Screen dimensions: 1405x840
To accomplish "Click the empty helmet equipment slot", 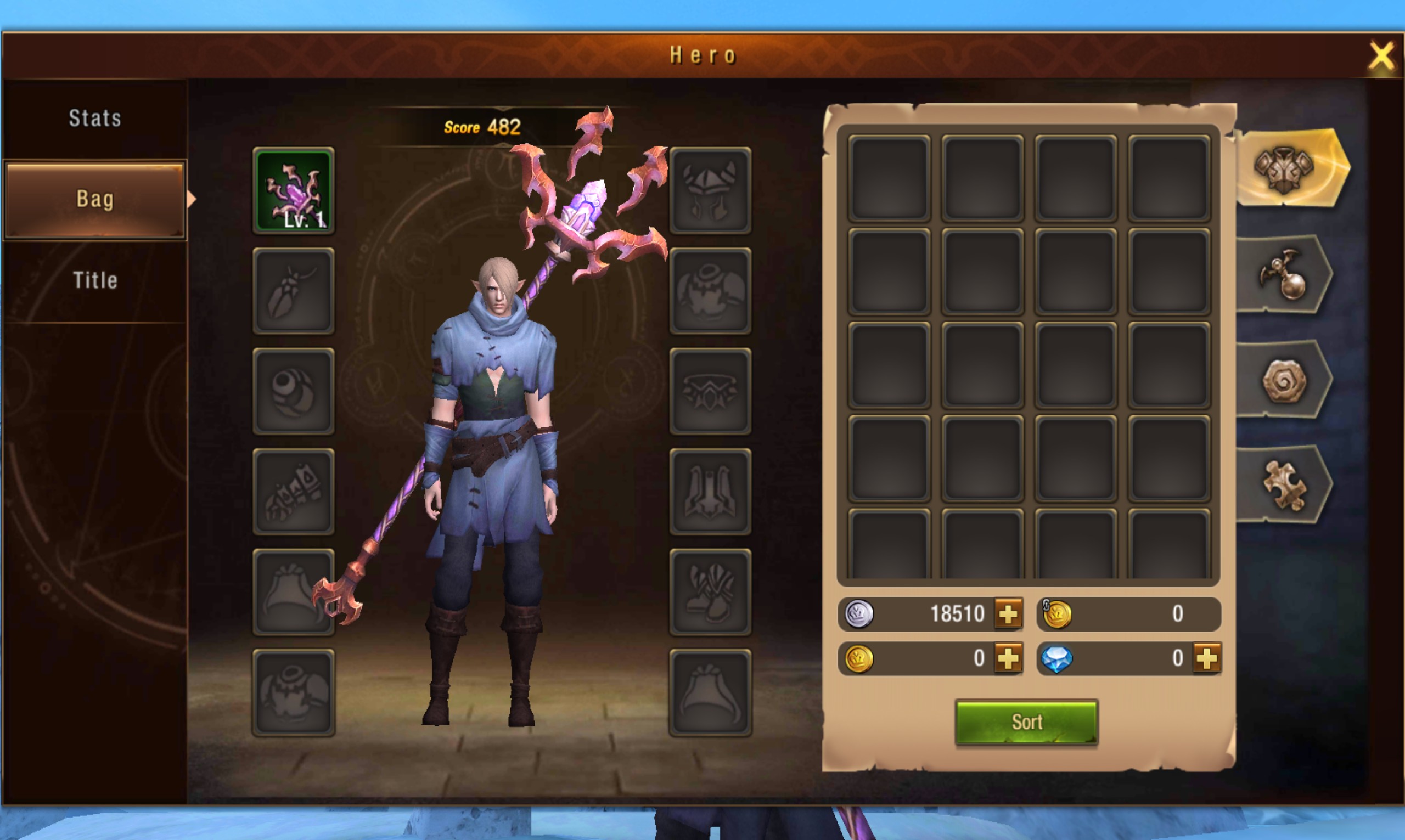I will [710, 190].
